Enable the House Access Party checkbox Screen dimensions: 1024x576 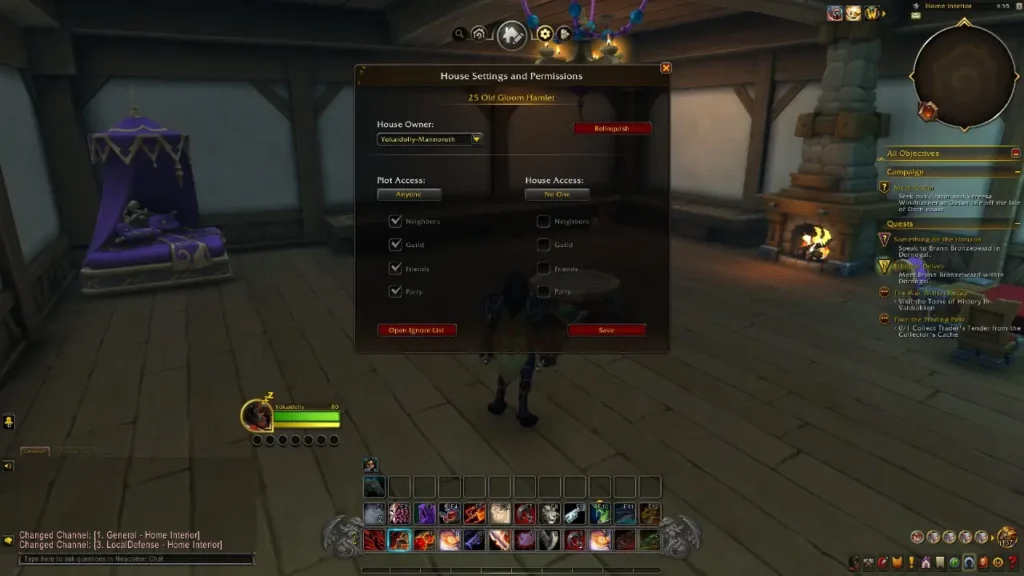tap(543, 291)
